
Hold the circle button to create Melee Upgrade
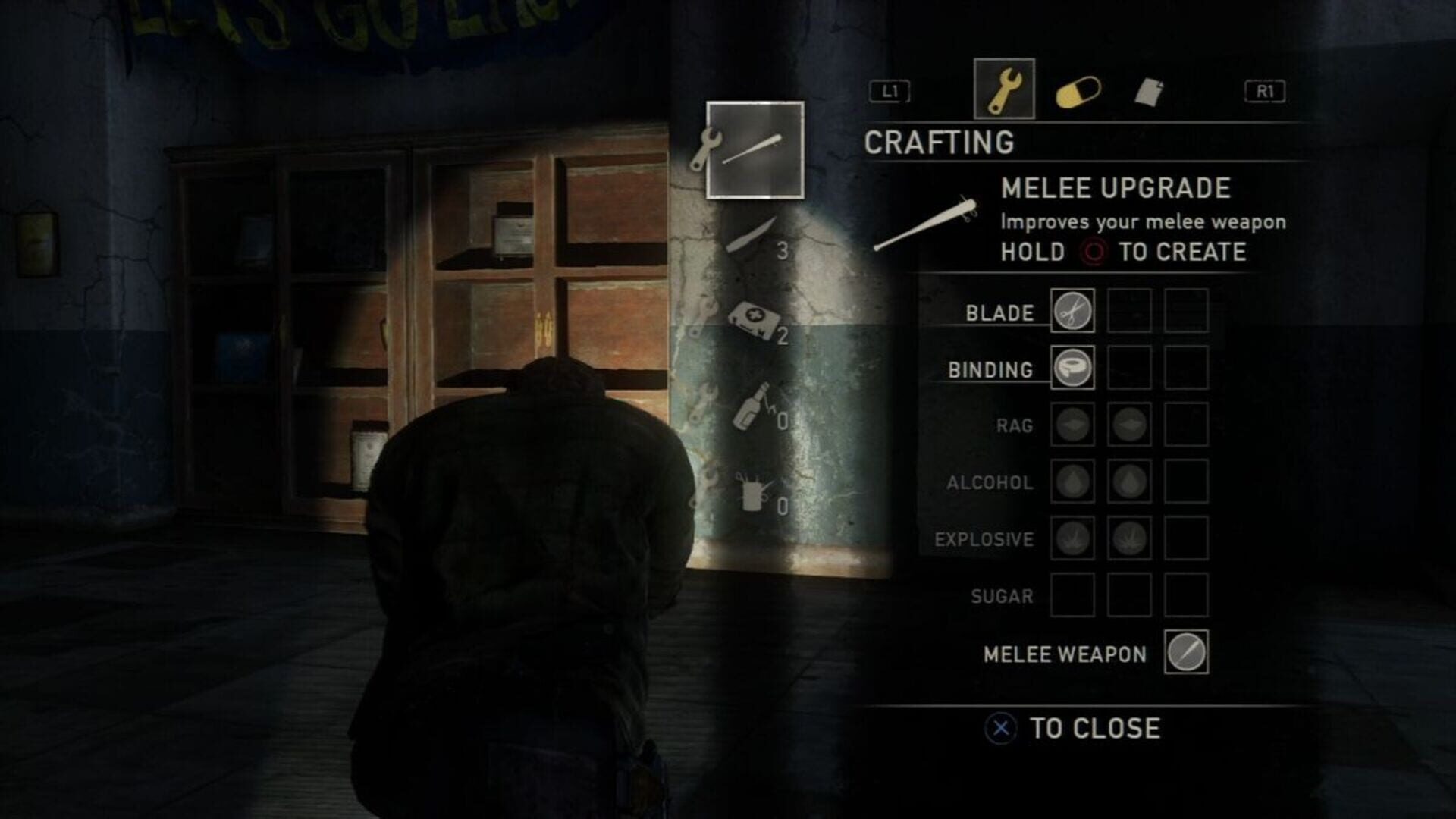point(1094,253)
